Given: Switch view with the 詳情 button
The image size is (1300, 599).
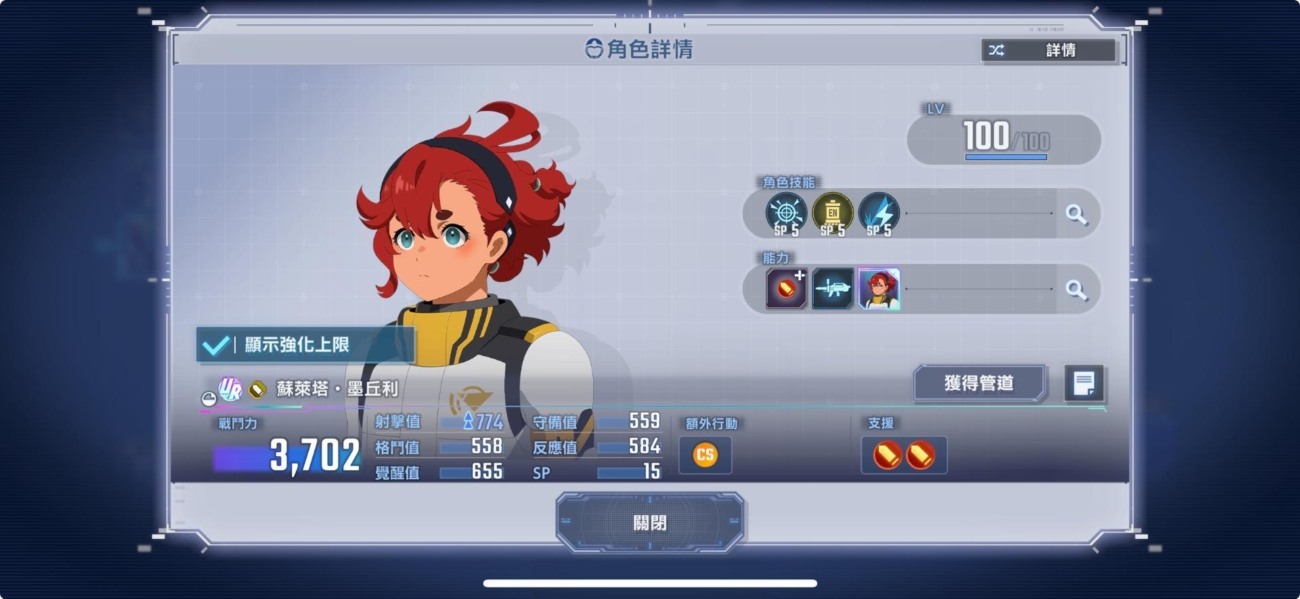Looking at the screenshot, I should pyautogui.click(x=1048, y=50).
